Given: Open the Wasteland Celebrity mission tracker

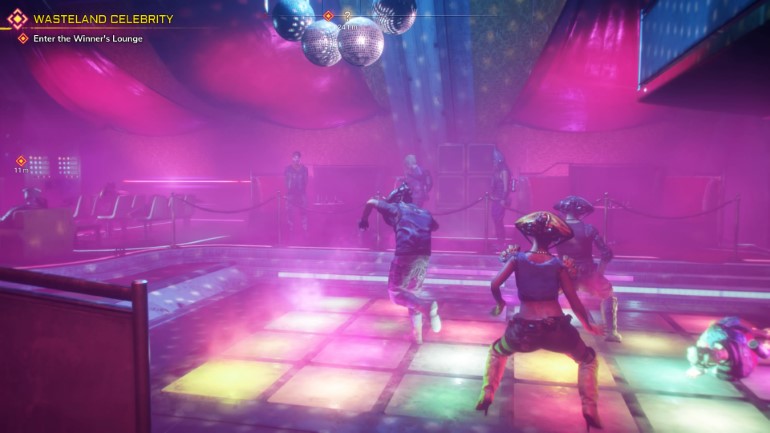Looking at the screenshot, I should [102, 19].
